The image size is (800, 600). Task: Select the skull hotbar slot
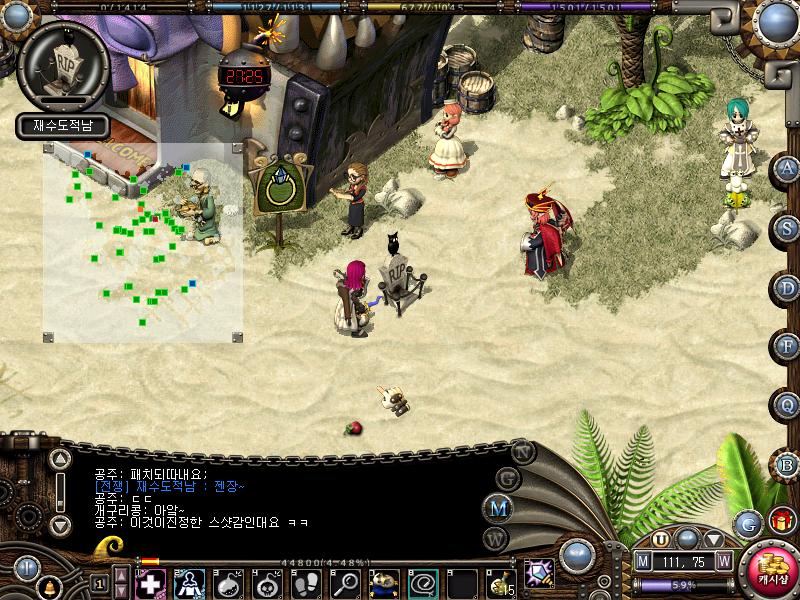(267, 582)
